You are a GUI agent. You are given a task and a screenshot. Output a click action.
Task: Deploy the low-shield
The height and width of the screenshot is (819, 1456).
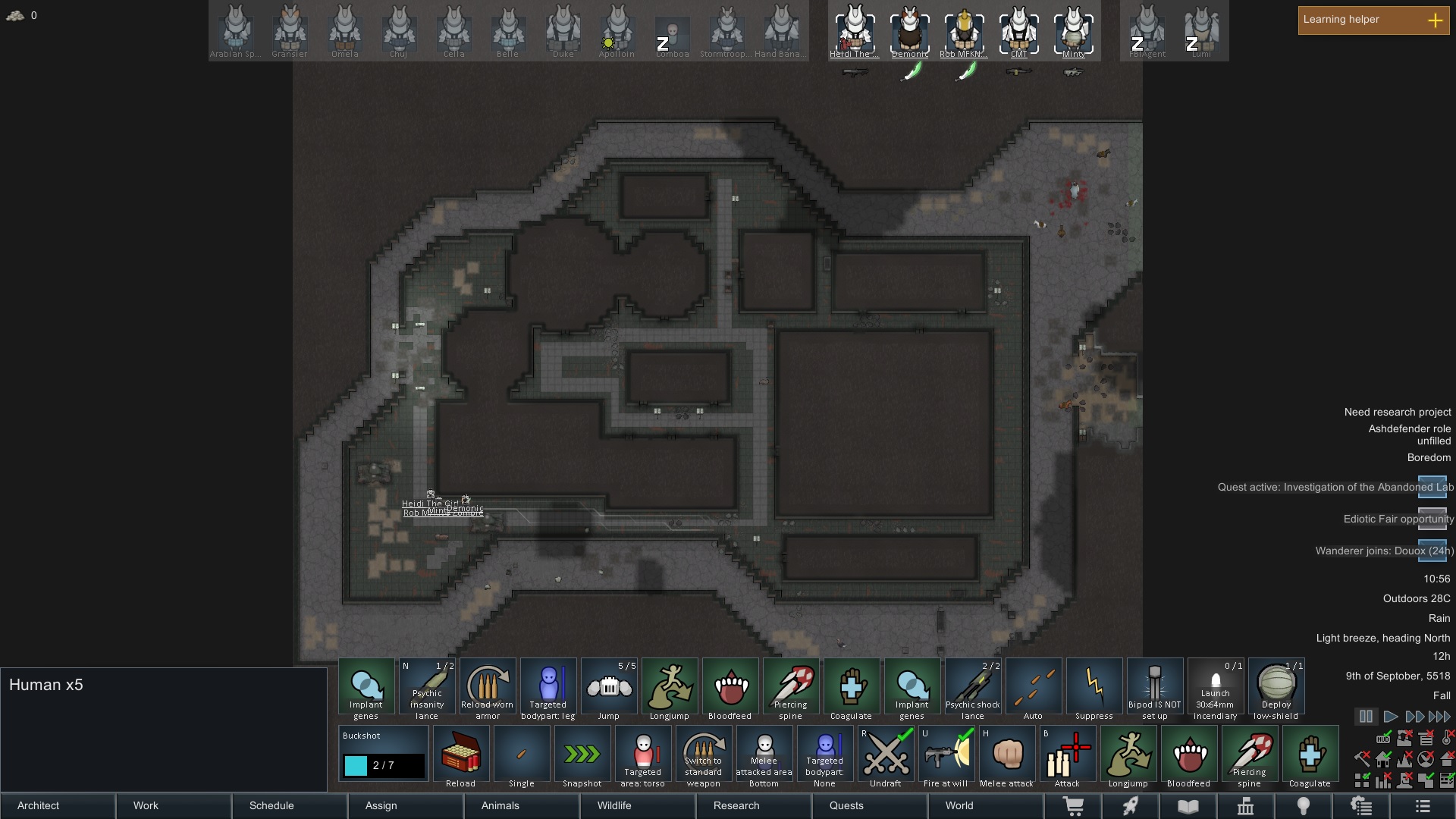tap(1276, 689)
